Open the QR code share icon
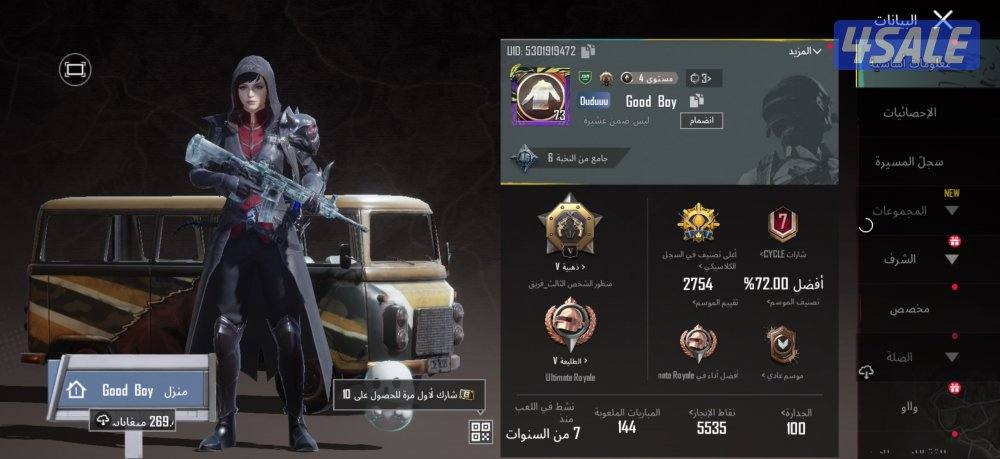Image resolution: width=1000 pixels, height=459 pixels. (481, 432)
